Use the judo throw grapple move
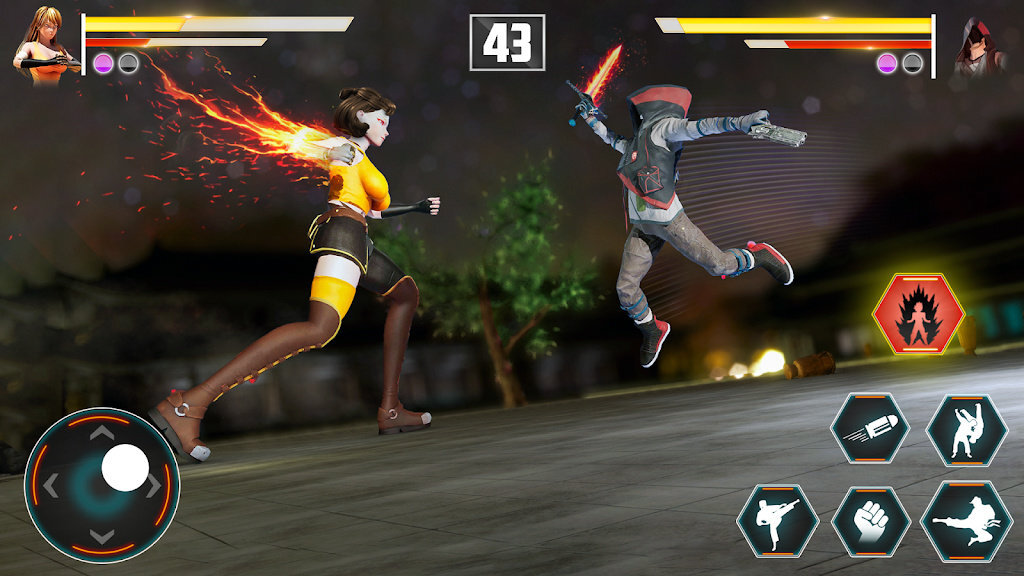This screenshot has height=576, width=1024. coord(966,430)
